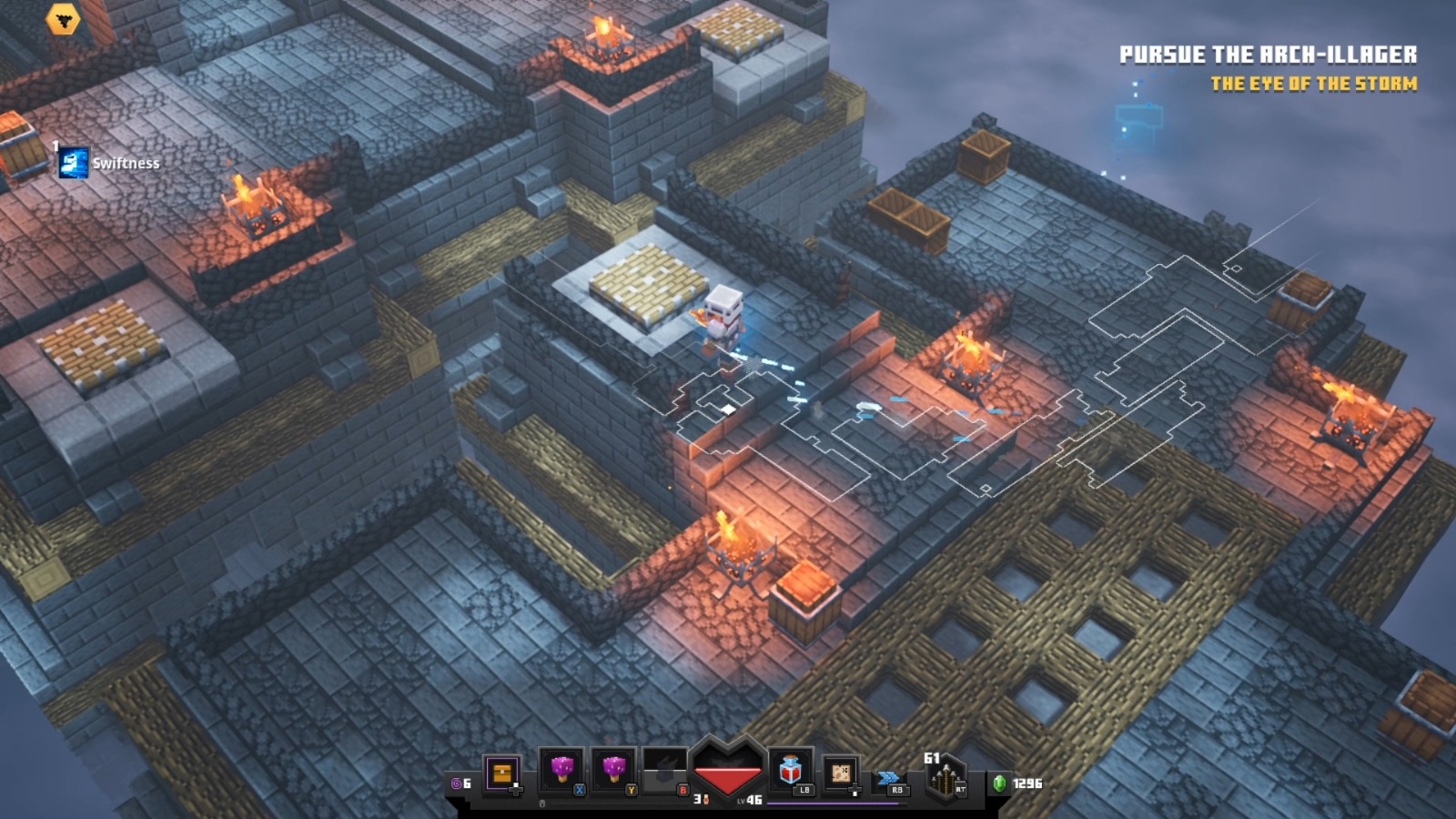Click the Pursue the Arch-Illager objective

[x=1267, y=55]
